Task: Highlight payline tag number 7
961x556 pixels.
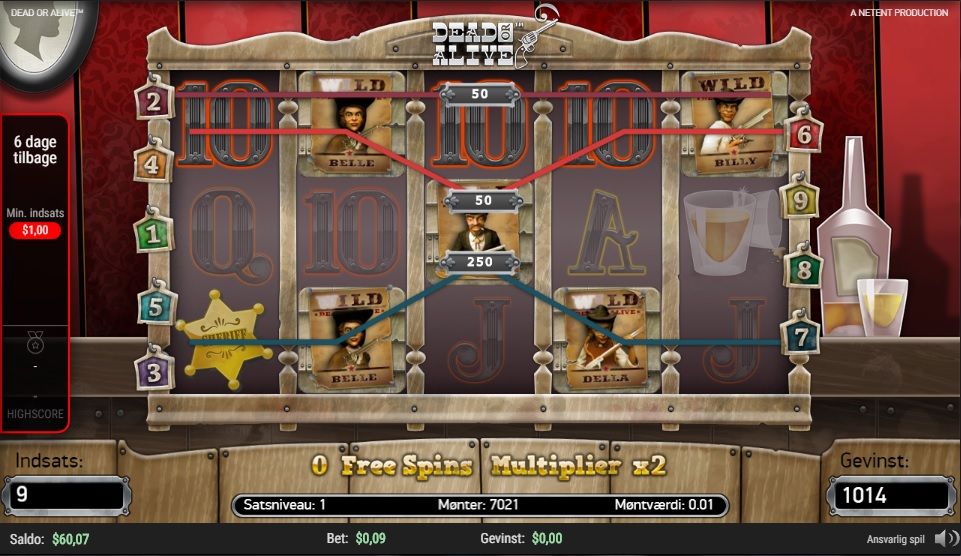Action: pyautogui.click(x=800, y=336)
